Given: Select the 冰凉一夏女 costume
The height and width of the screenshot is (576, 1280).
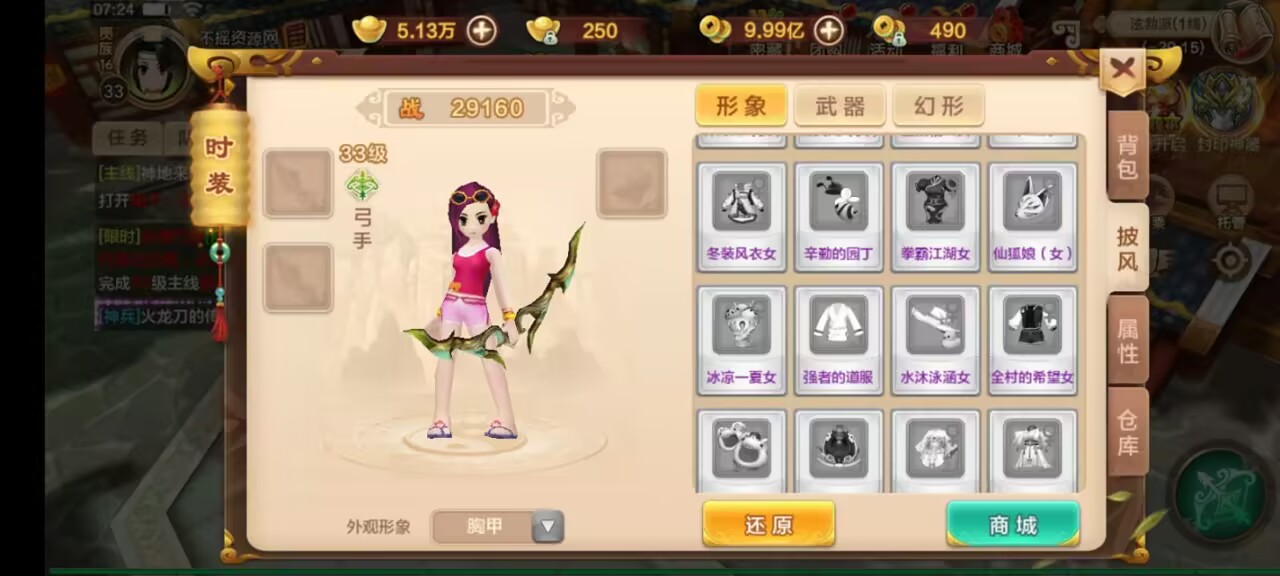Looking at the screenshot, I should [741, 340].
